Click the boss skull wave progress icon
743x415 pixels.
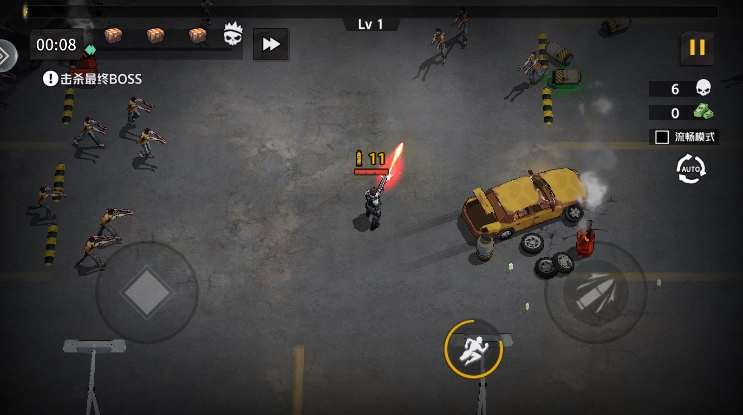(x=234, y=36)
